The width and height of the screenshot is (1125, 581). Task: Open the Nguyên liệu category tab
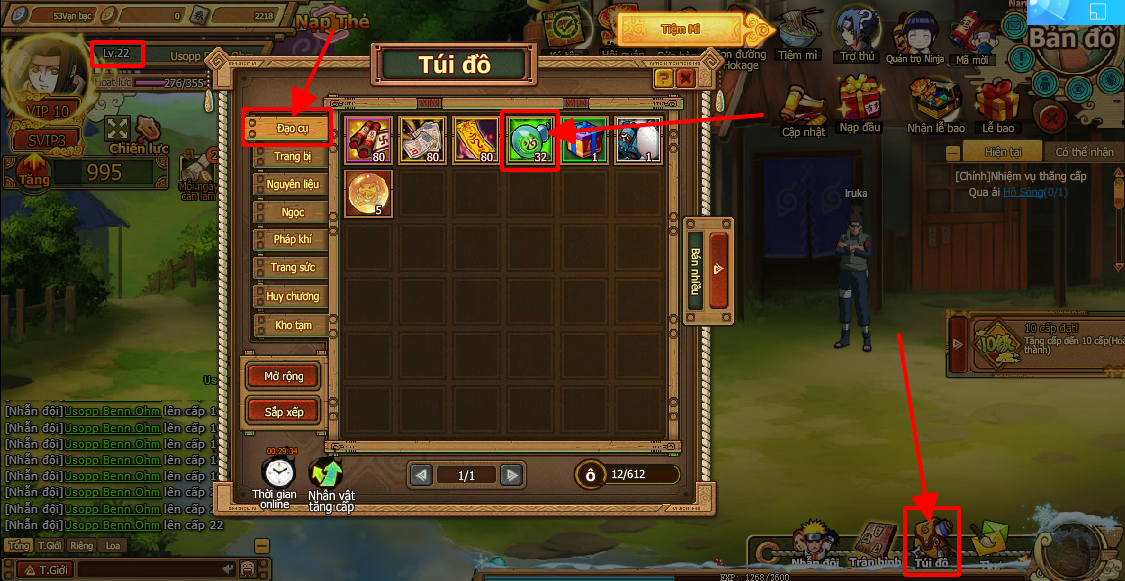click(x=292, y=184)
